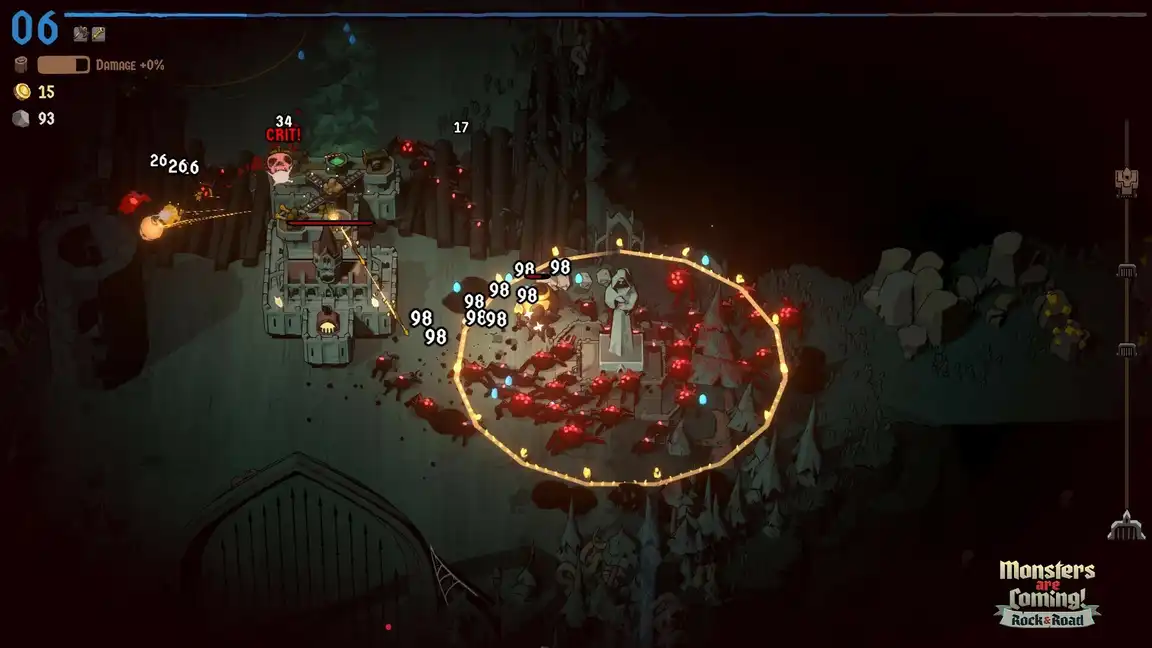1152x648 pixels.
Task: Click the gold coin currency icon
Action: (21, 92)
